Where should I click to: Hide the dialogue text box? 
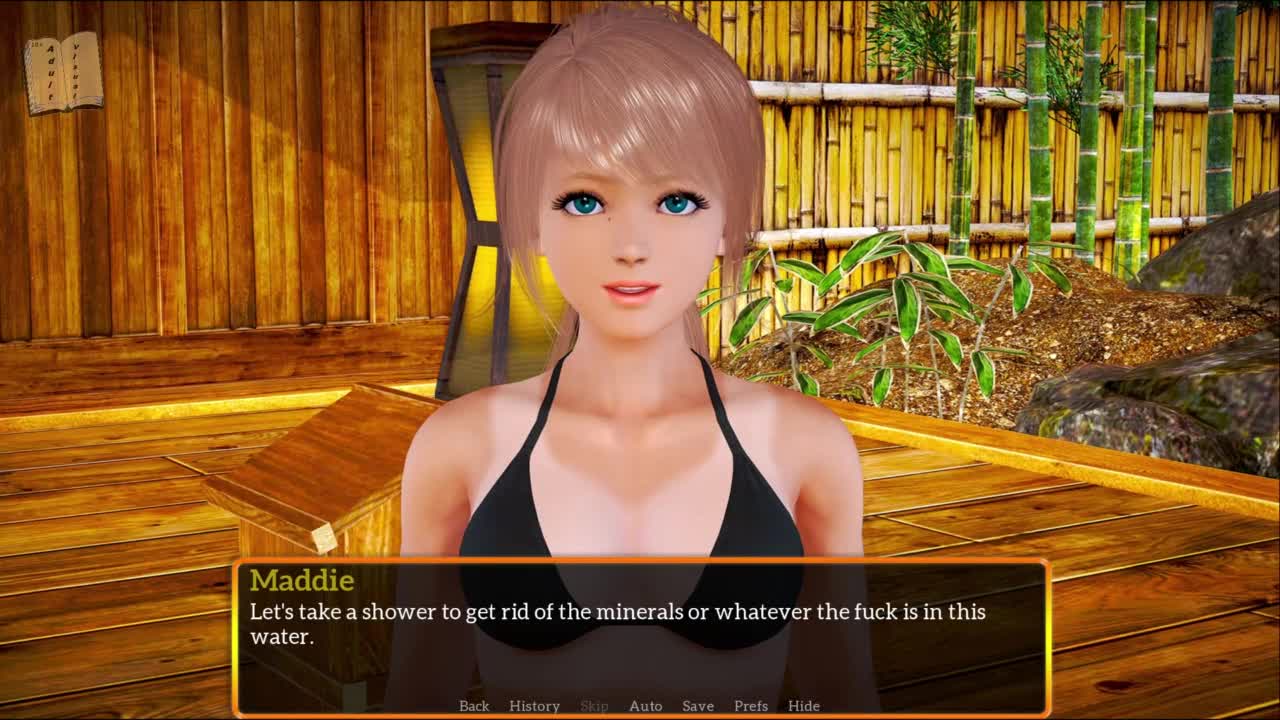tap(804, 706)
